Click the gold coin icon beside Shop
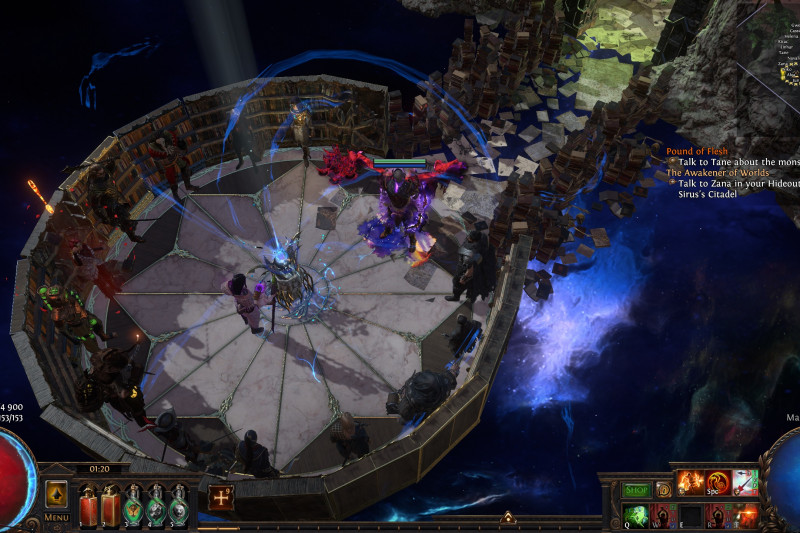This screenshot has height=533, width=800. (x=663, y=490)
